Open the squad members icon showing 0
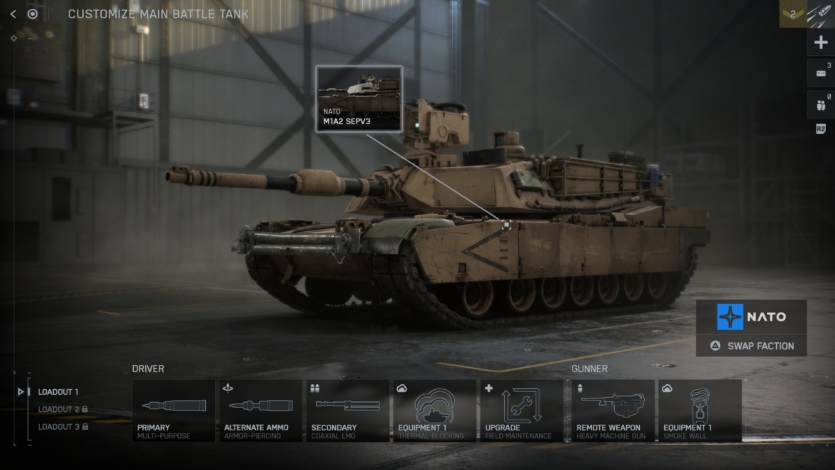The height and width of the screenshot is (470, 835). [x=821, y=104]
